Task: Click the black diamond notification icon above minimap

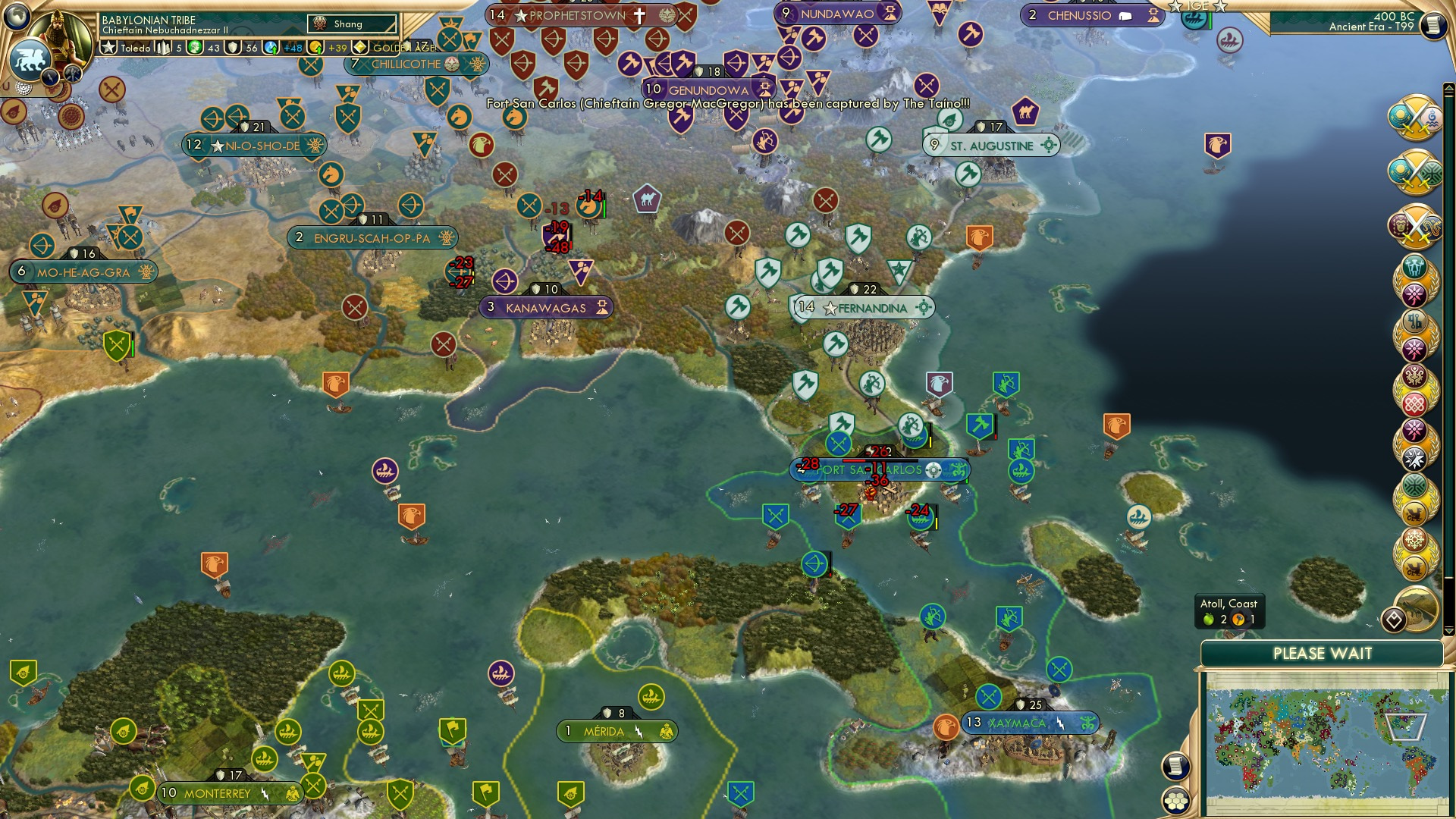Action: pyautogui.click(x=1395, y=620)
